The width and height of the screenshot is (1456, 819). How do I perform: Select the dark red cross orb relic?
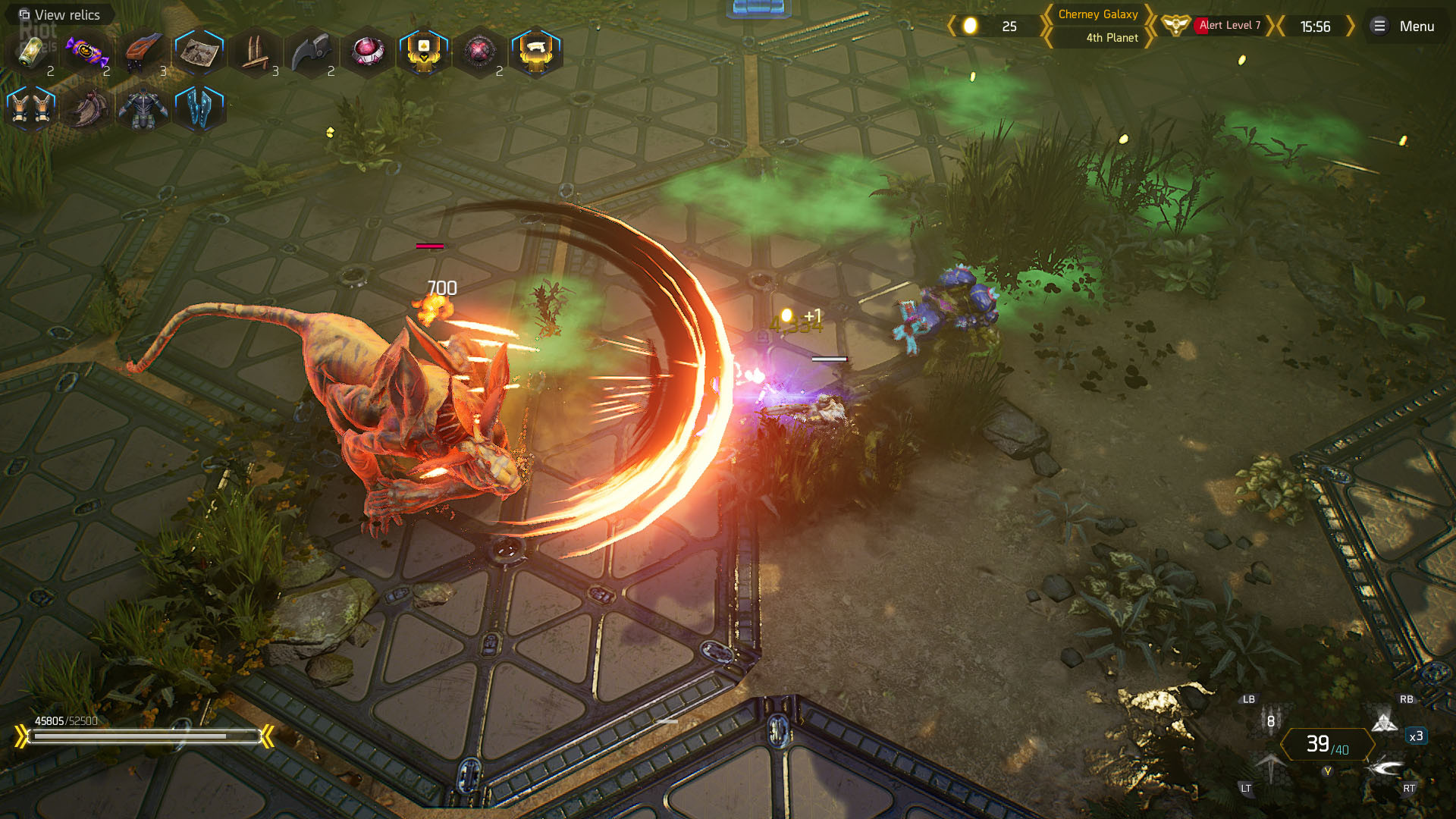(479, 52)
